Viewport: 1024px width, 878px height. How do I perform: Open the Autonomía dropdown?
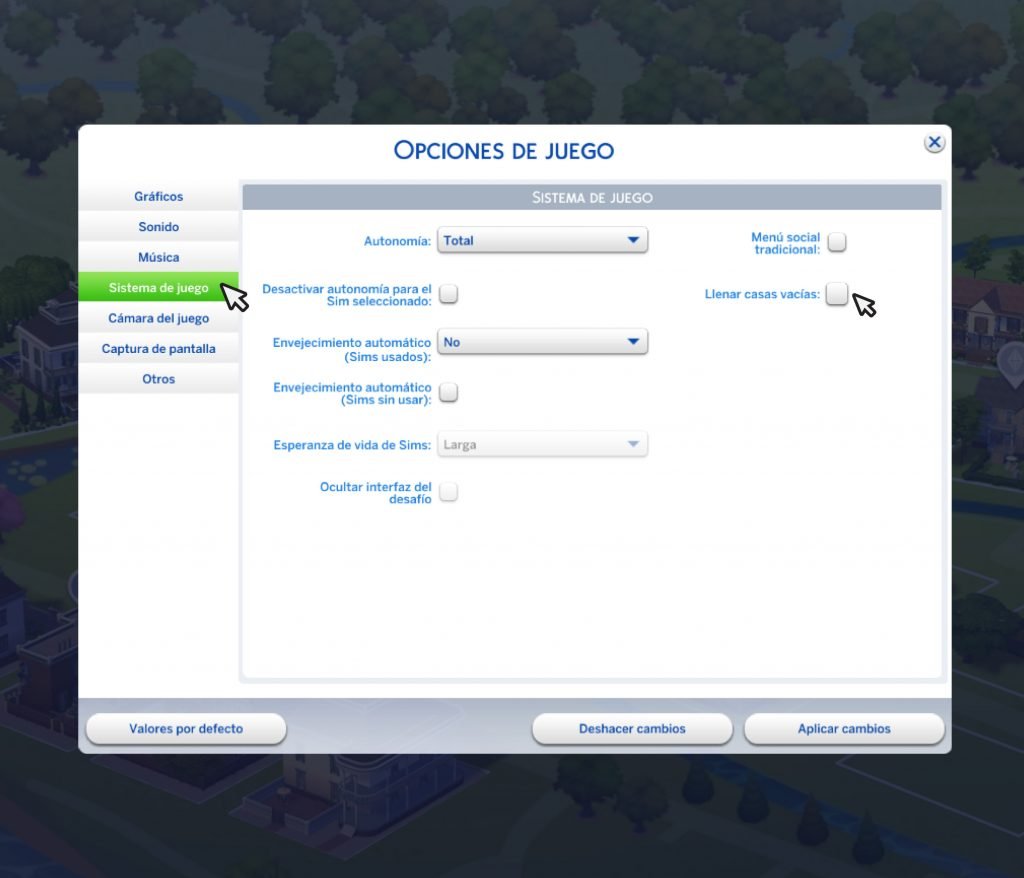click(x=543, y=241)
